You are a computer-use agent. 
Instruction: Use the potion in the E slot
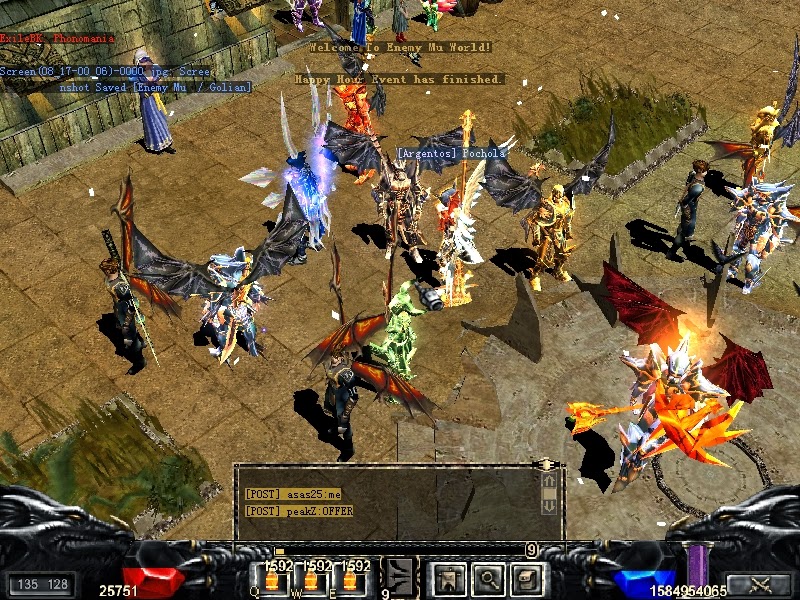click(352, 579)
